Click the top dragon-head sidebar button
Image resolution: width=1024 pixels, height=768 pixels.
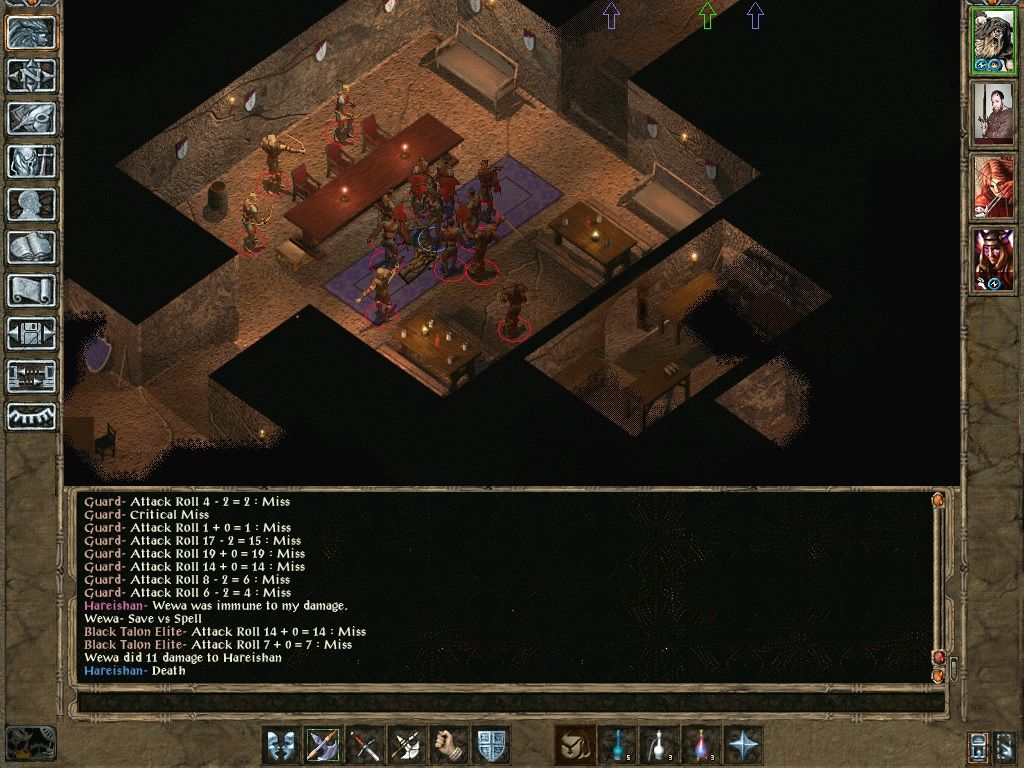(x=32, y=32)
